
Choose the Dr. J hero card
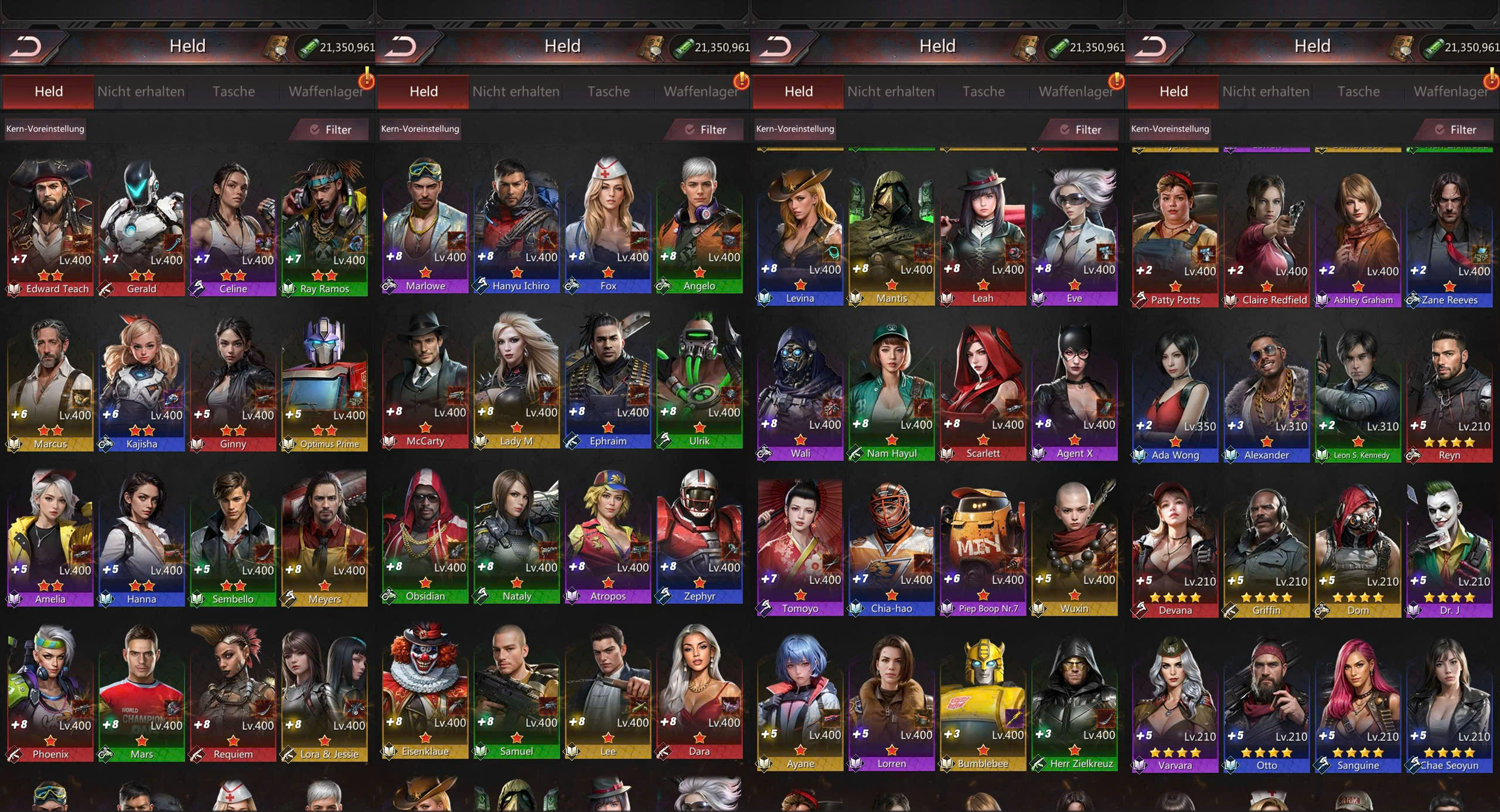click(1449, 551)
